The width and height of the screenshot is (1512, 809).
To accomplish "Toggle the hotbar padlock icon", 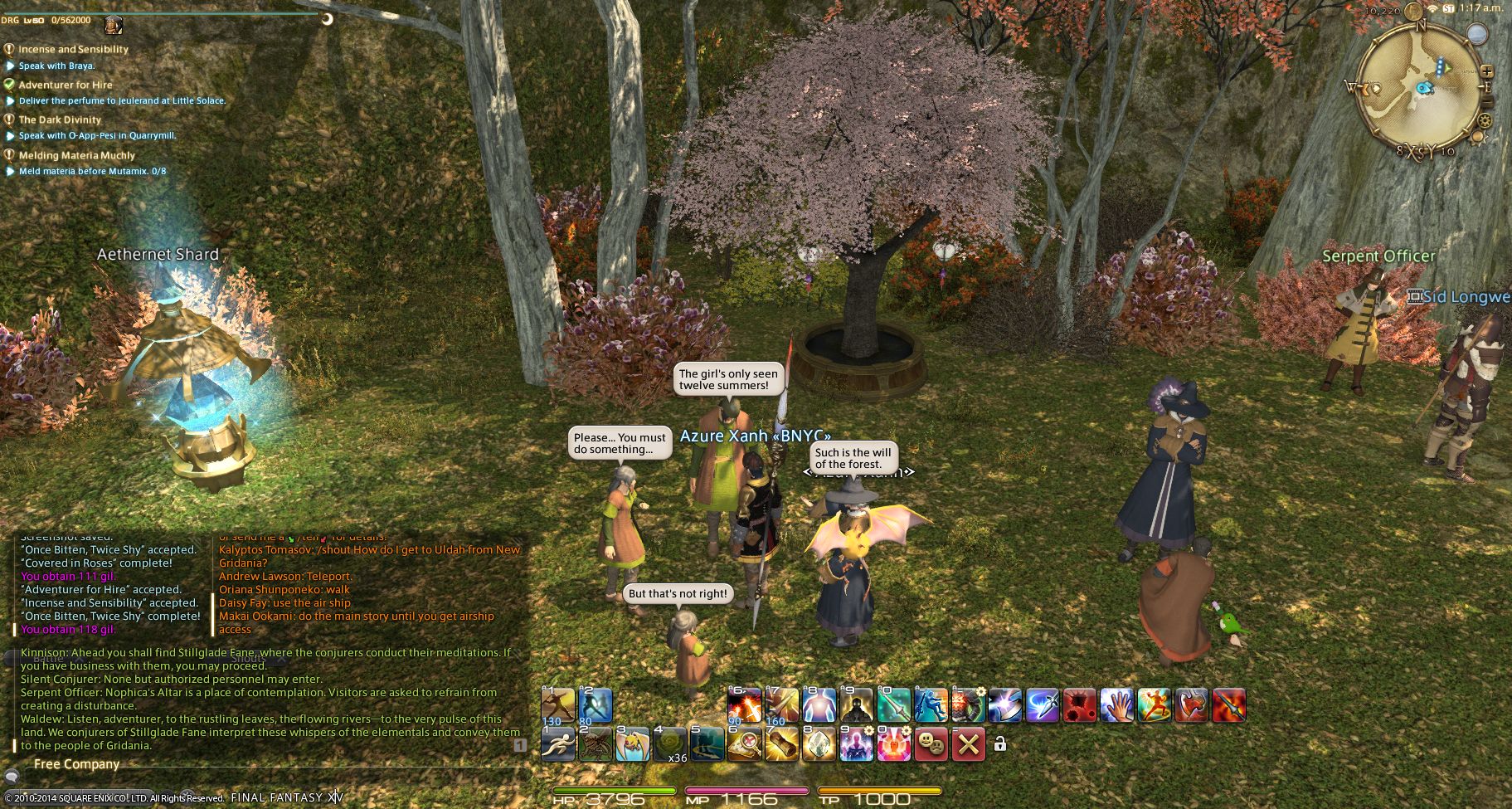I will (1000, 744).
